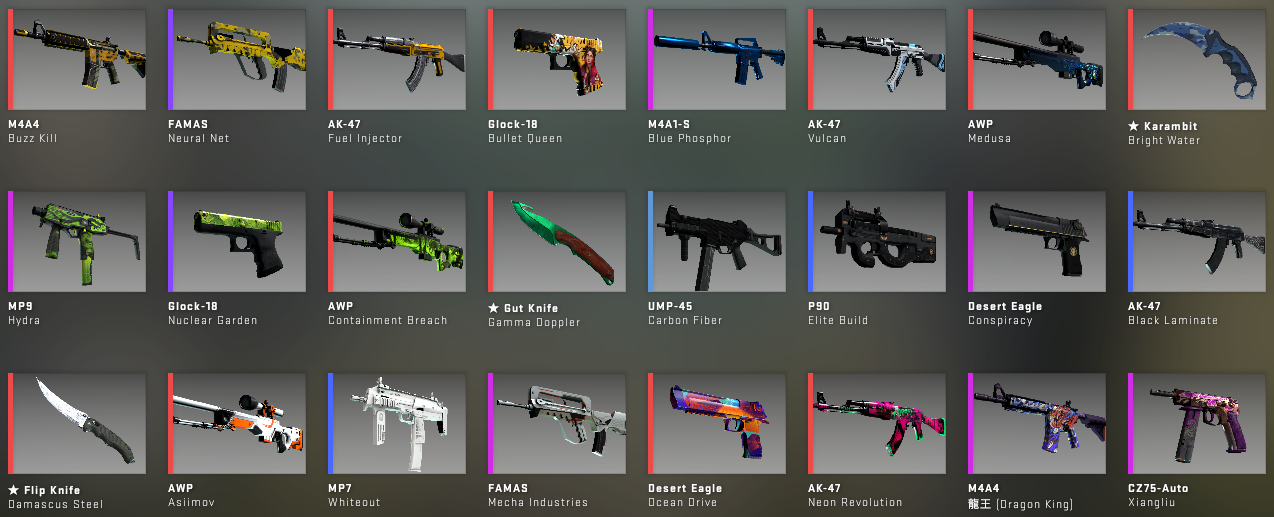Choose the AWP Asiimov skin

[x=237, y=424]
